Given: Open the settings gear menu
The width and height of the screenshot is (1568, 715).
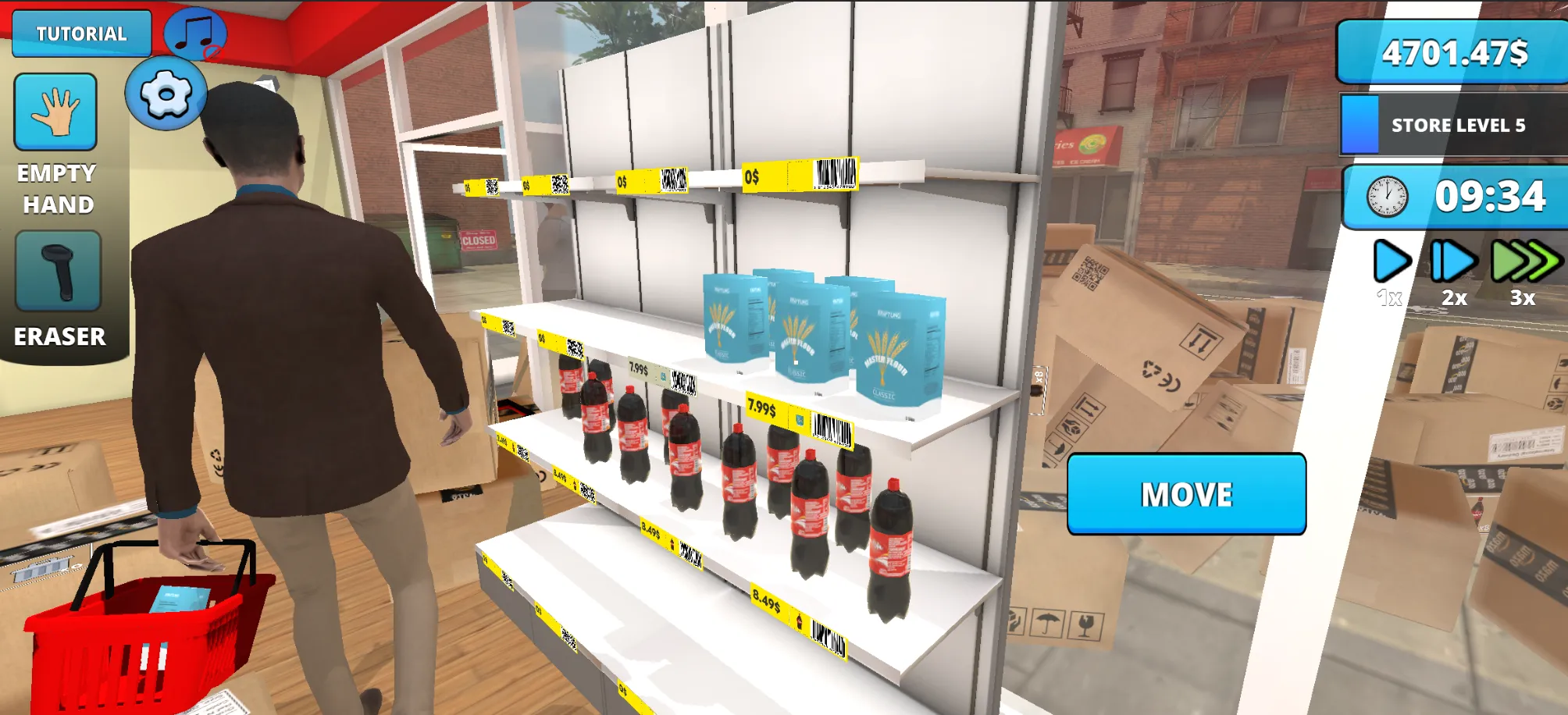Looking at the screenshot, I should click(165, 97).
